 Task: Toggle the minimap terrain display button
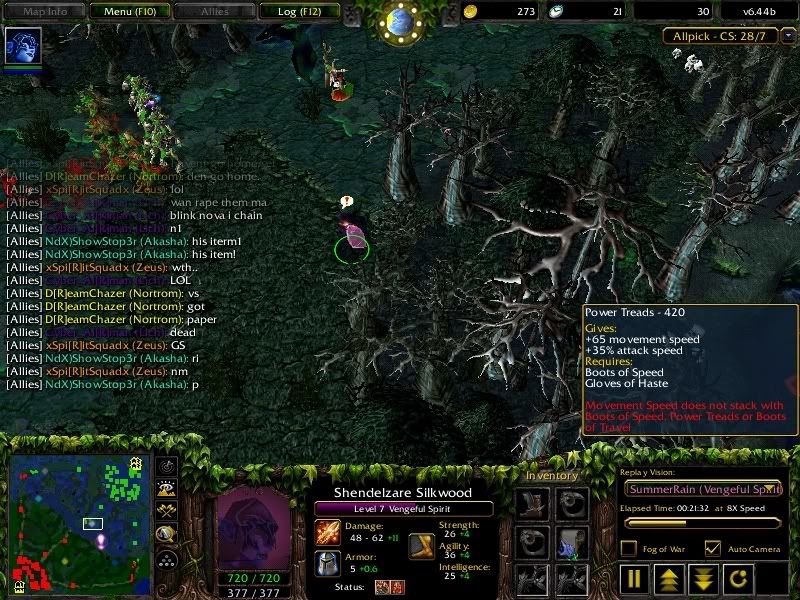click(167, 489)
